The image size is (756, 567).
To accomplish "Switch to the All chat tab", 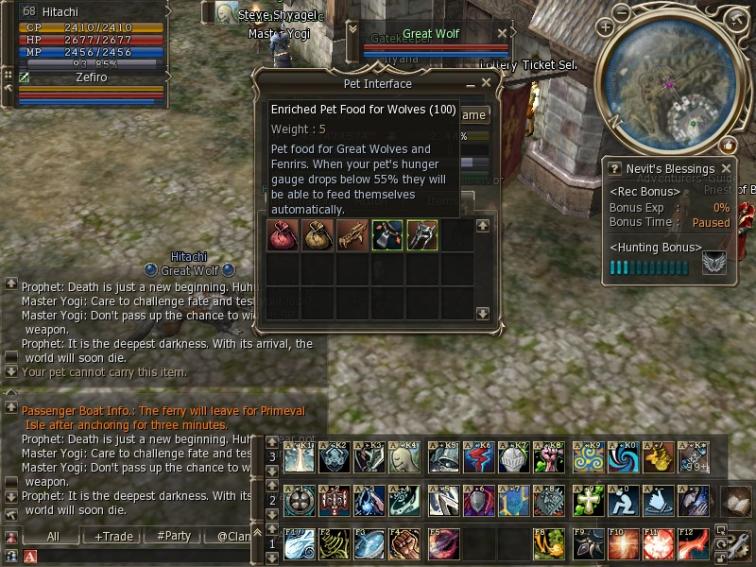I will [53, 536].
